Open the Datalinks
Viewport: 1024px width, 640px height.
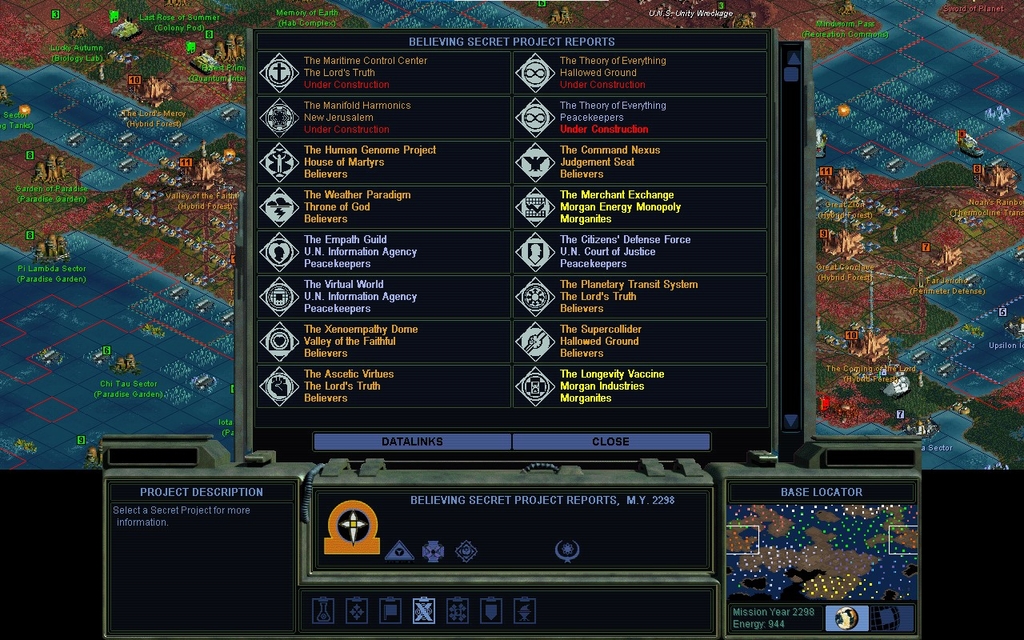pos(412,441)
